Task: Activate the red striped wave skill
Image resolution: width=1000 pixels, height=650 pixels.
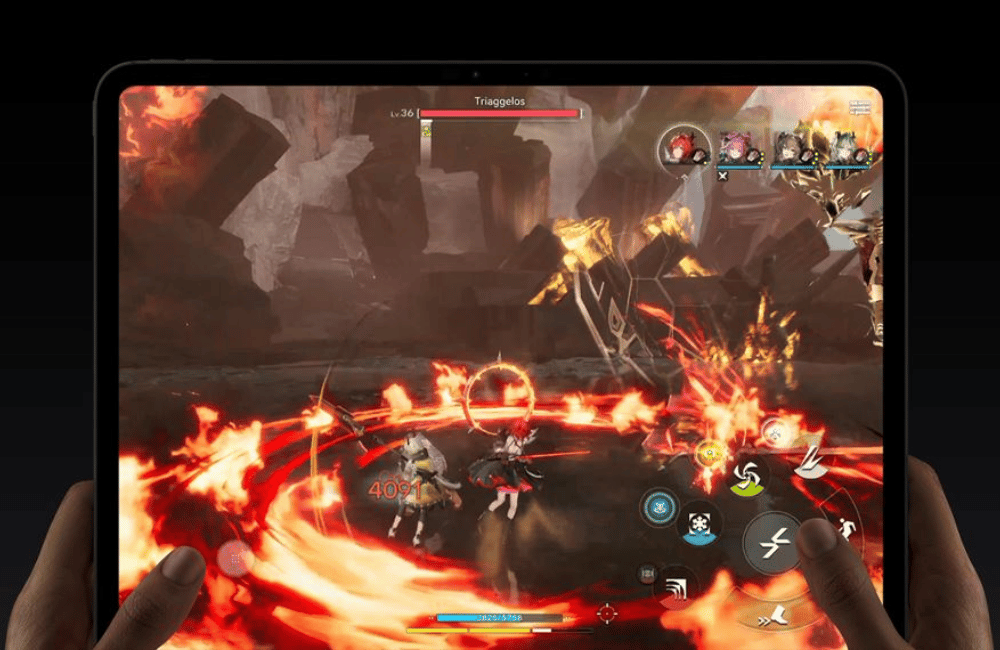Action: pos(676,588)
